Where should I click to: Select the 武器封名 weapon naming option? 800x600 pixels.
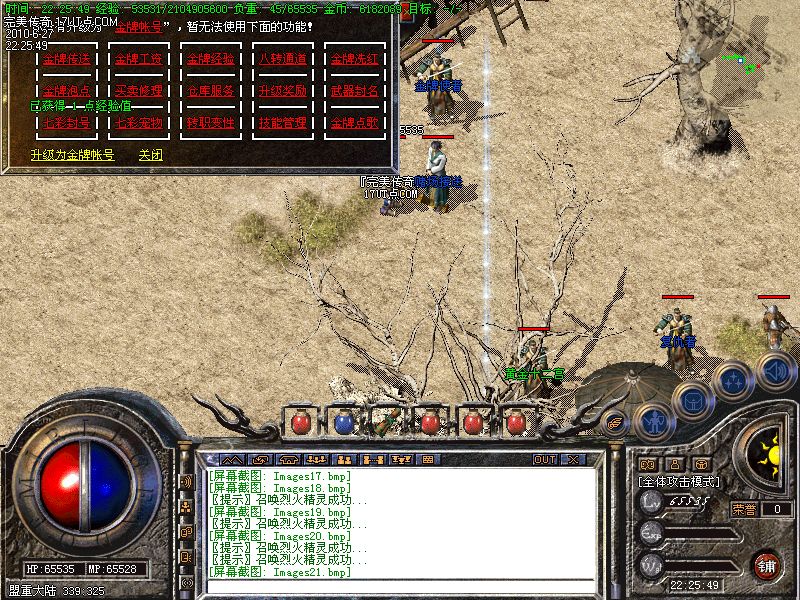coord(355,91)
